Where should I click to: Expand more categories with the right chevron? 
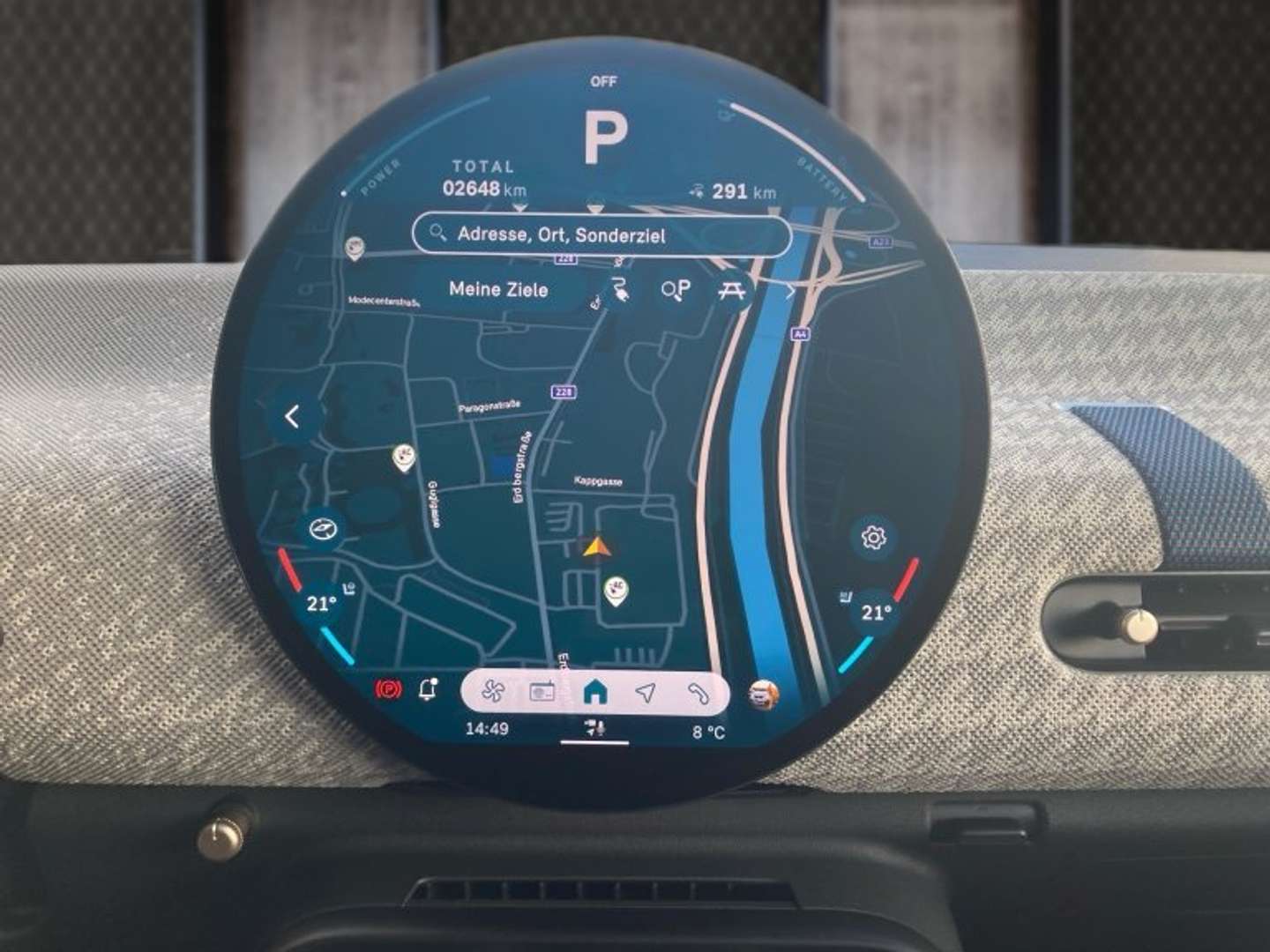(788, 290)
